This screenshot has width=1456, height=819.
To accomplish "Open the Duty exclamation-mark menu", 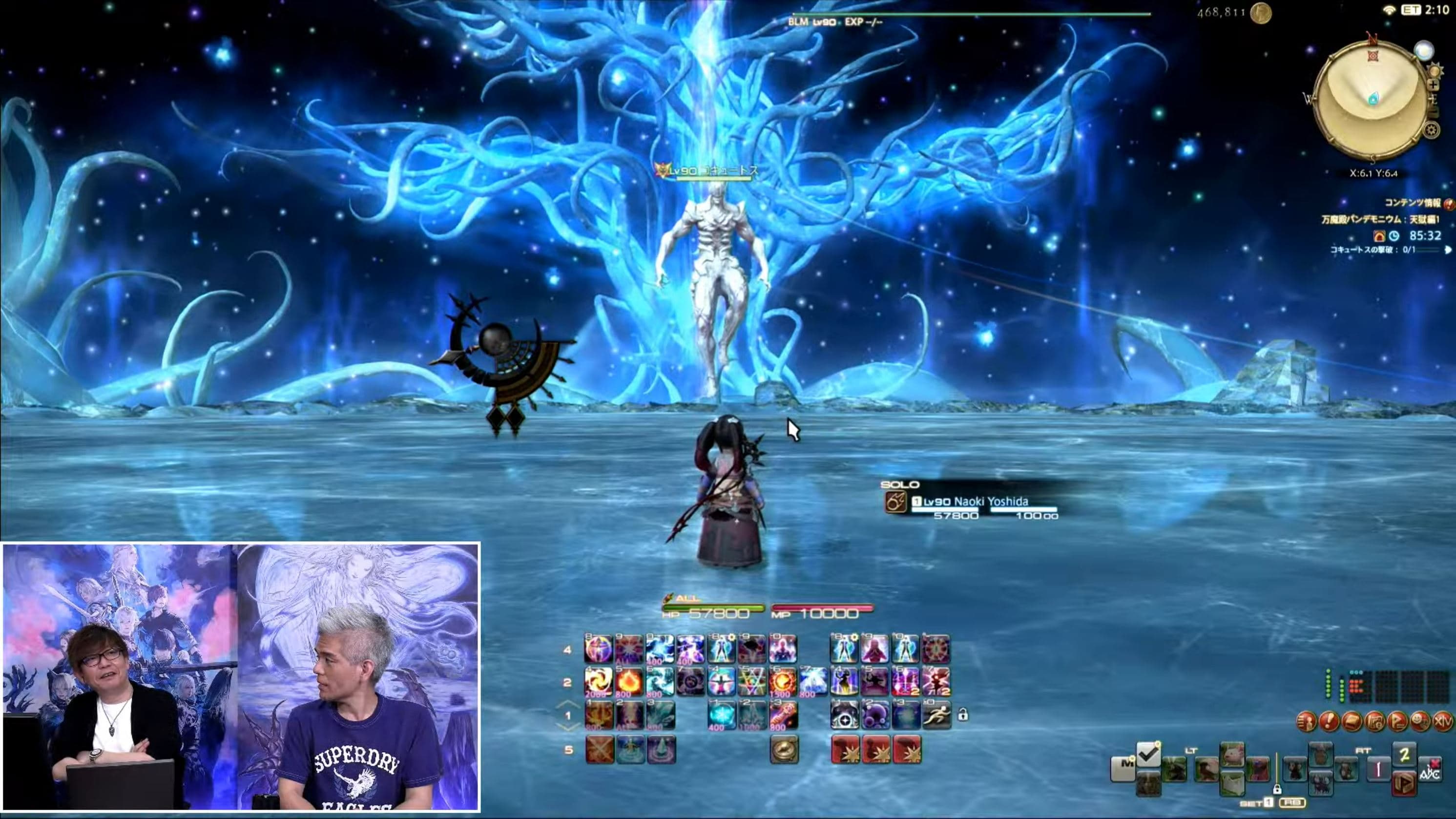I will 1329,722.
